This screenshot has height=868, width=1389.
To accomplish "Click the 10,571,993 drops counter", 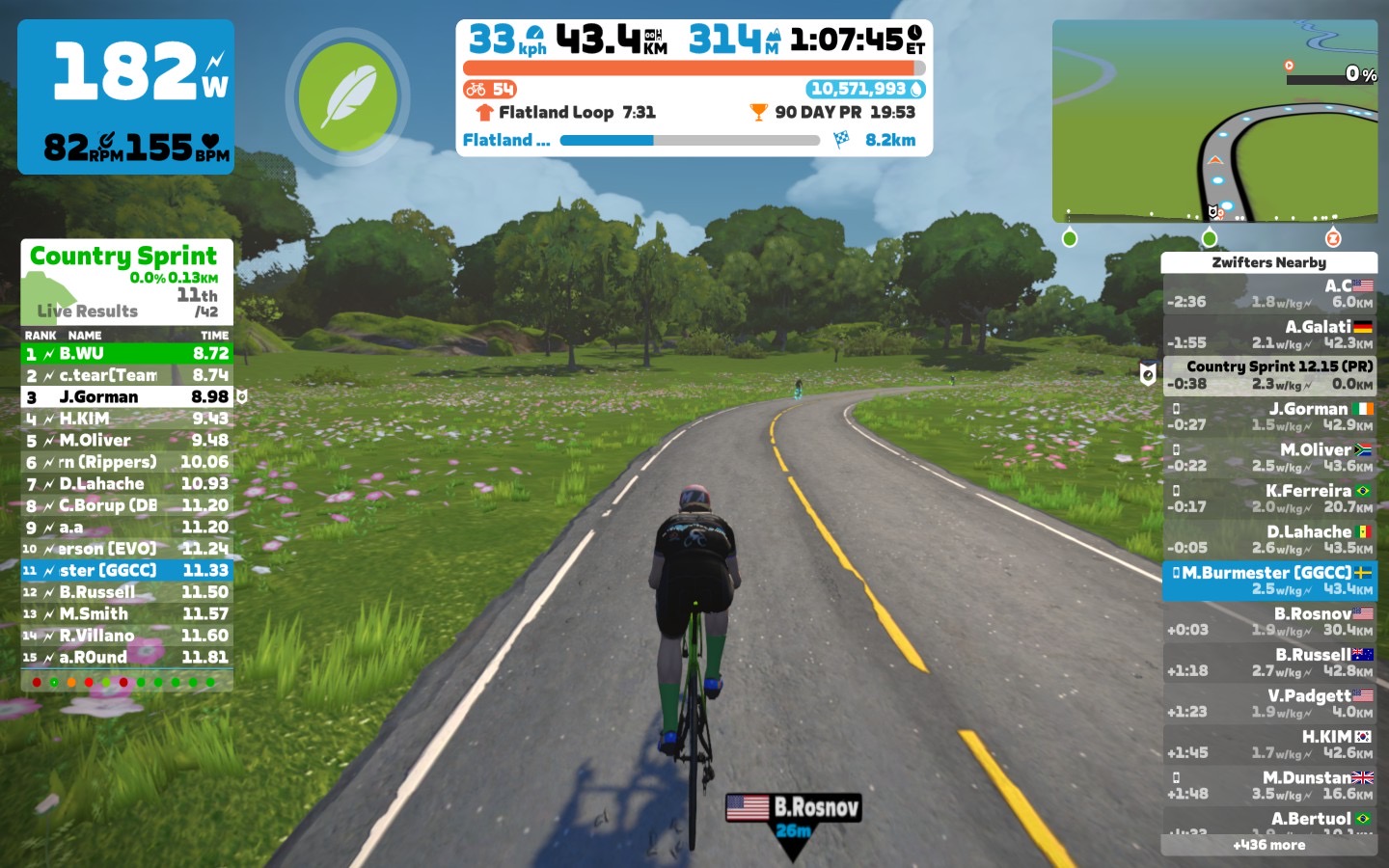I will [865, 89].
